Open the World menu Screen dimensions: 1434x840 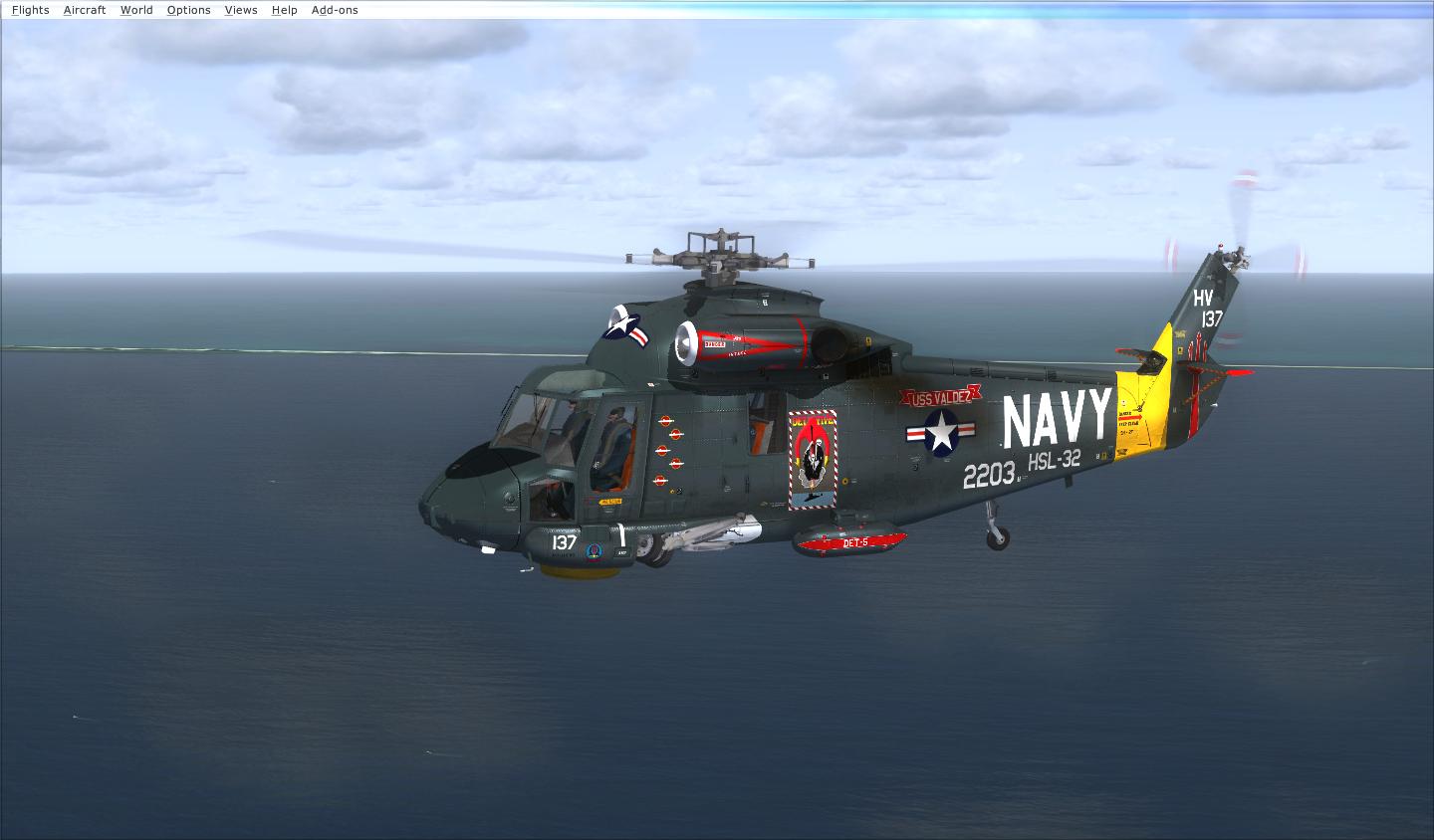click(136, 9)
